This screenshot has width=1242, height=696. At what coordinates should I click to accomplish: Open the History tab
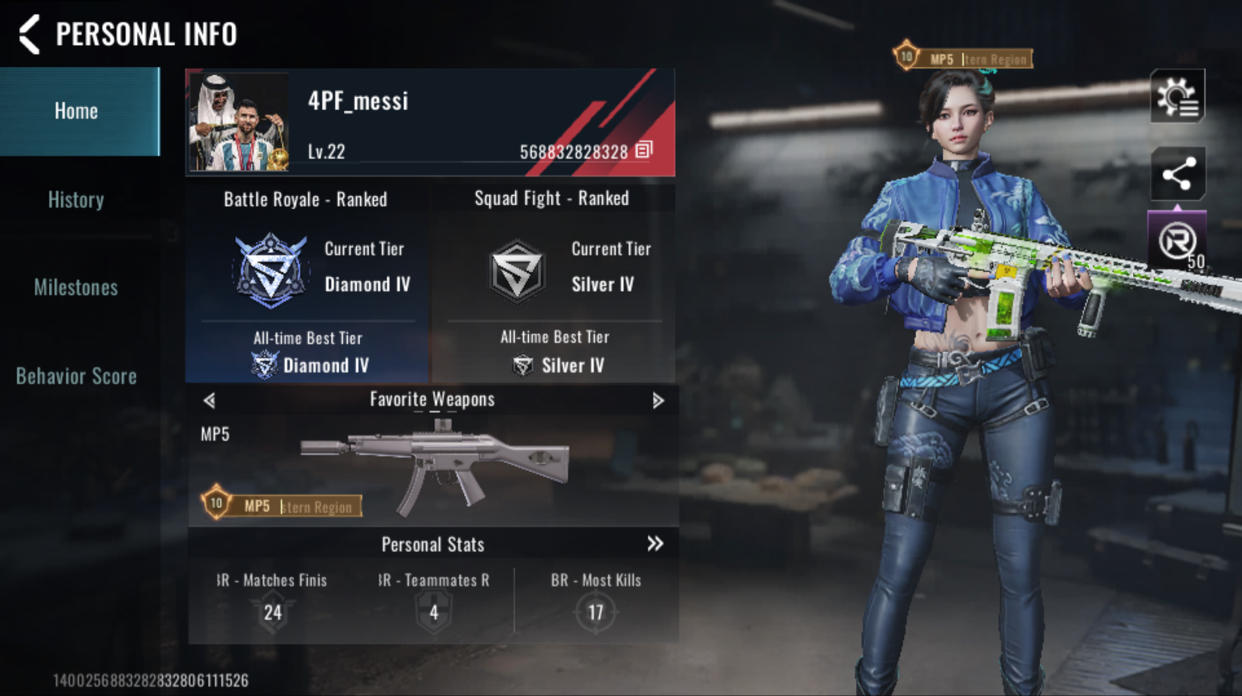(77, 199)
